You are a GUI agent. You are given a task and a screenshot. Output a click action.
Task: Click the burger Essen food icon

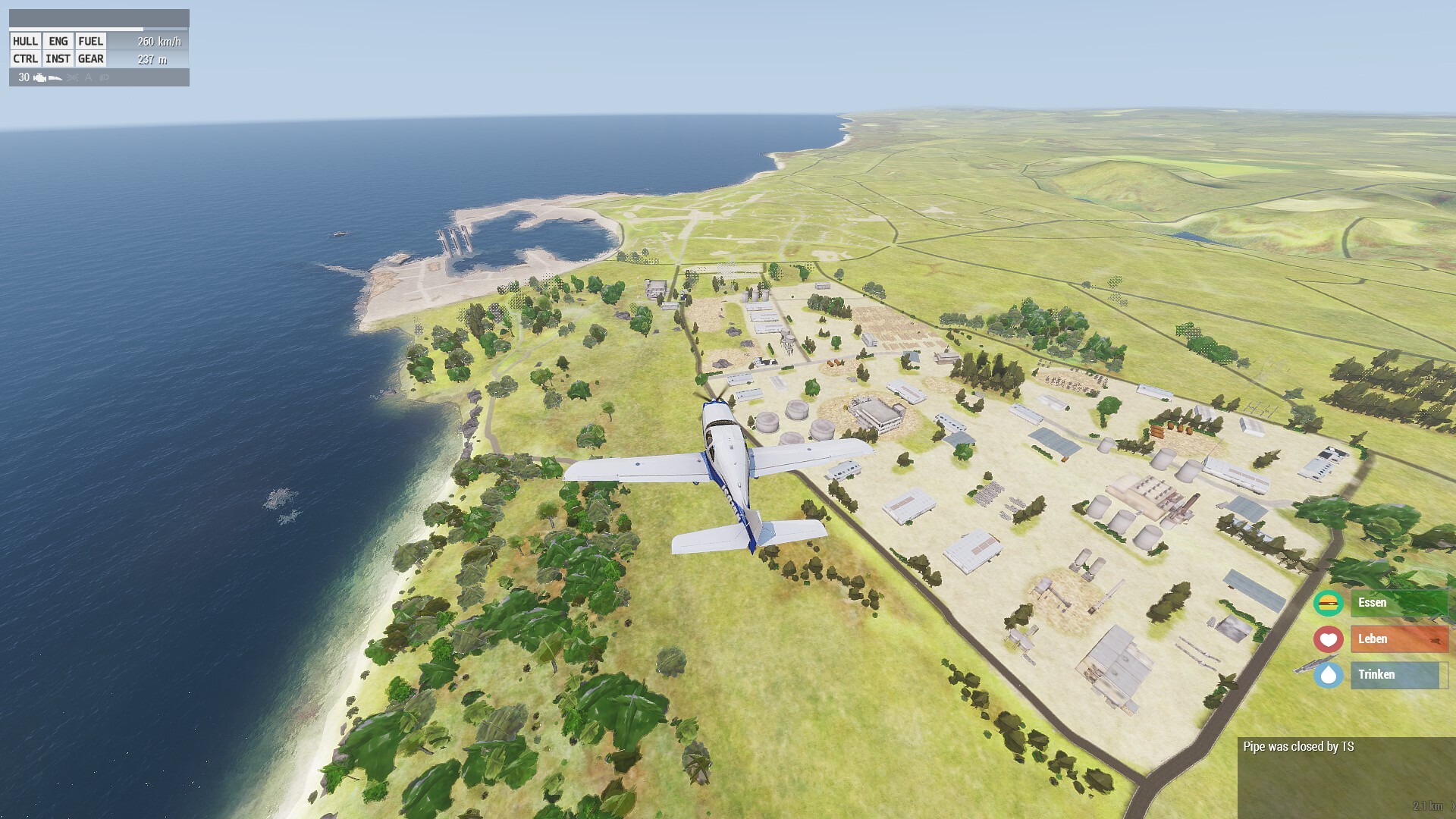point(1328,603)
